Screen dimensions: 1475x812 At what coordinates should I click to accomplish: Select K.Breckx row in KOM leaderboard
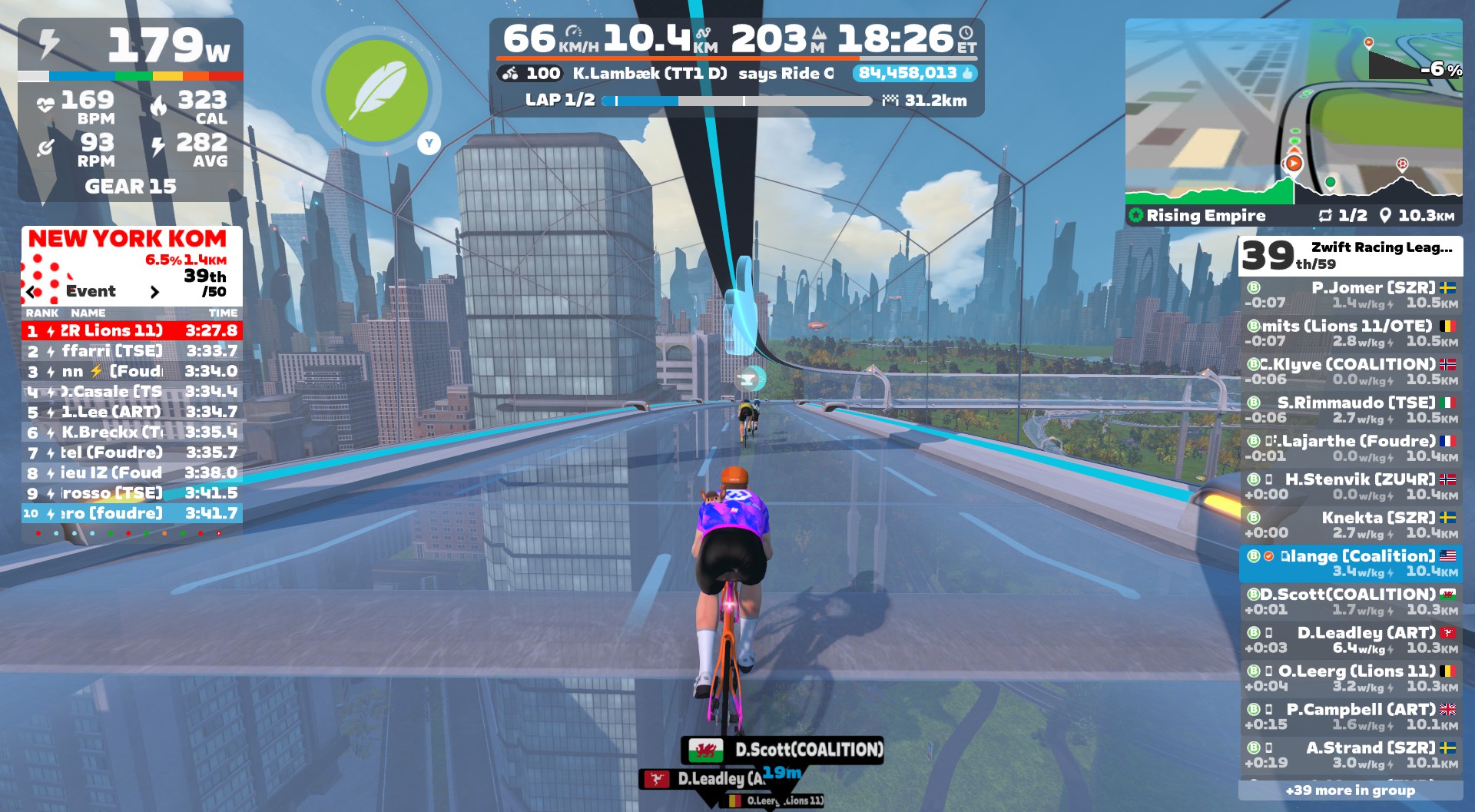132,433
